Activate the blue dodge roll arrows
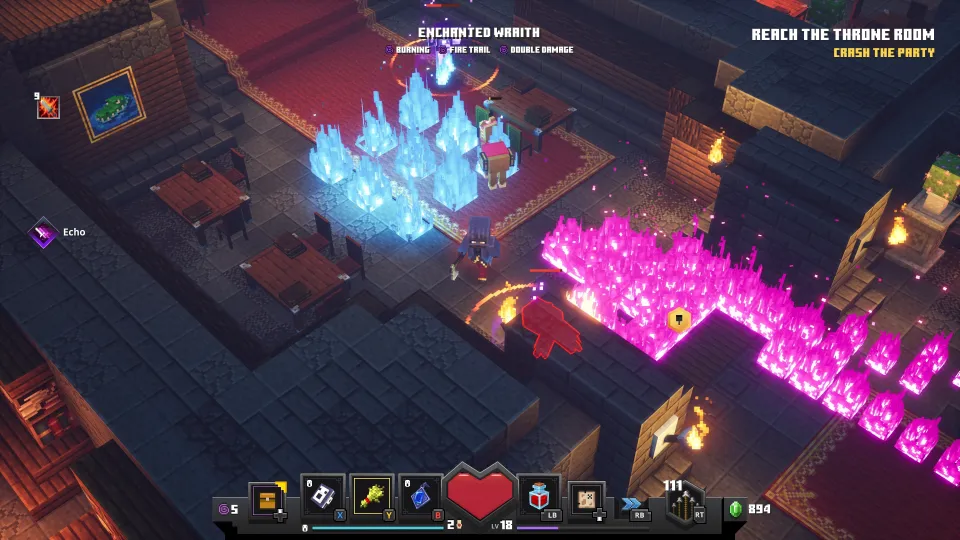960x540 pixels. [634, 503]
